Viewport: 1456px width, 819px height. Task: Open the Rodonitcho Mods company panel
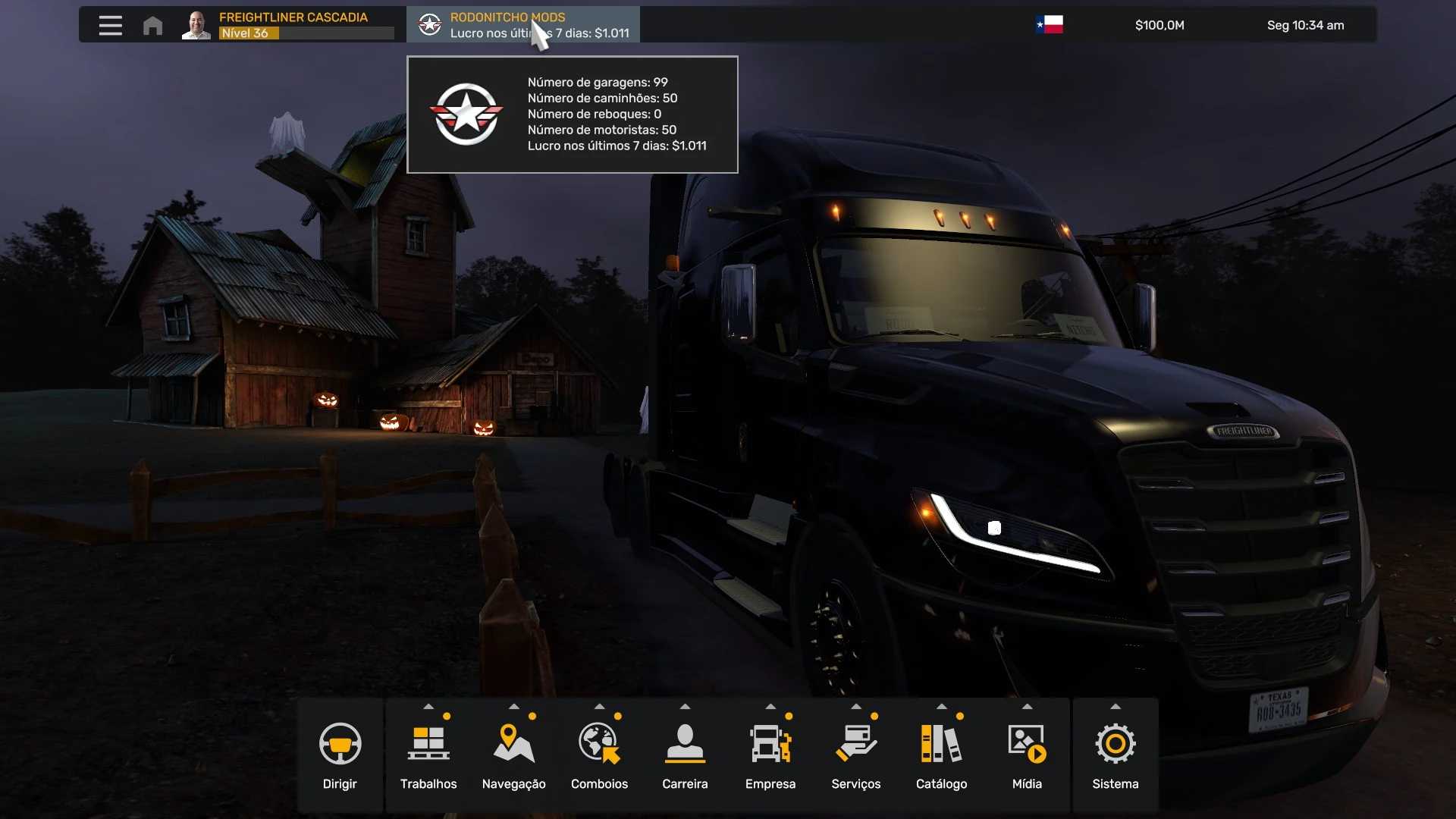tap(523, 25)
